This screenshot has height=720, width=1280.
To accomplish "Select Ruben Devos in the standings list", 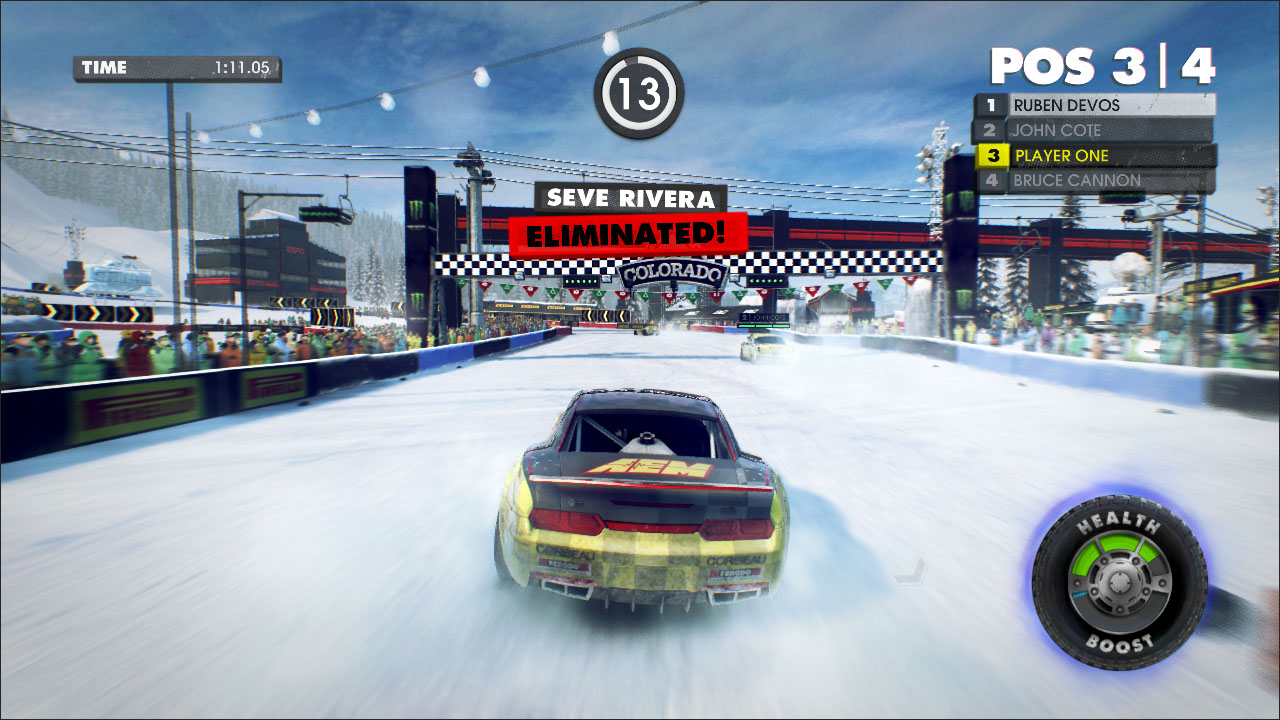I will (1095, 105).
